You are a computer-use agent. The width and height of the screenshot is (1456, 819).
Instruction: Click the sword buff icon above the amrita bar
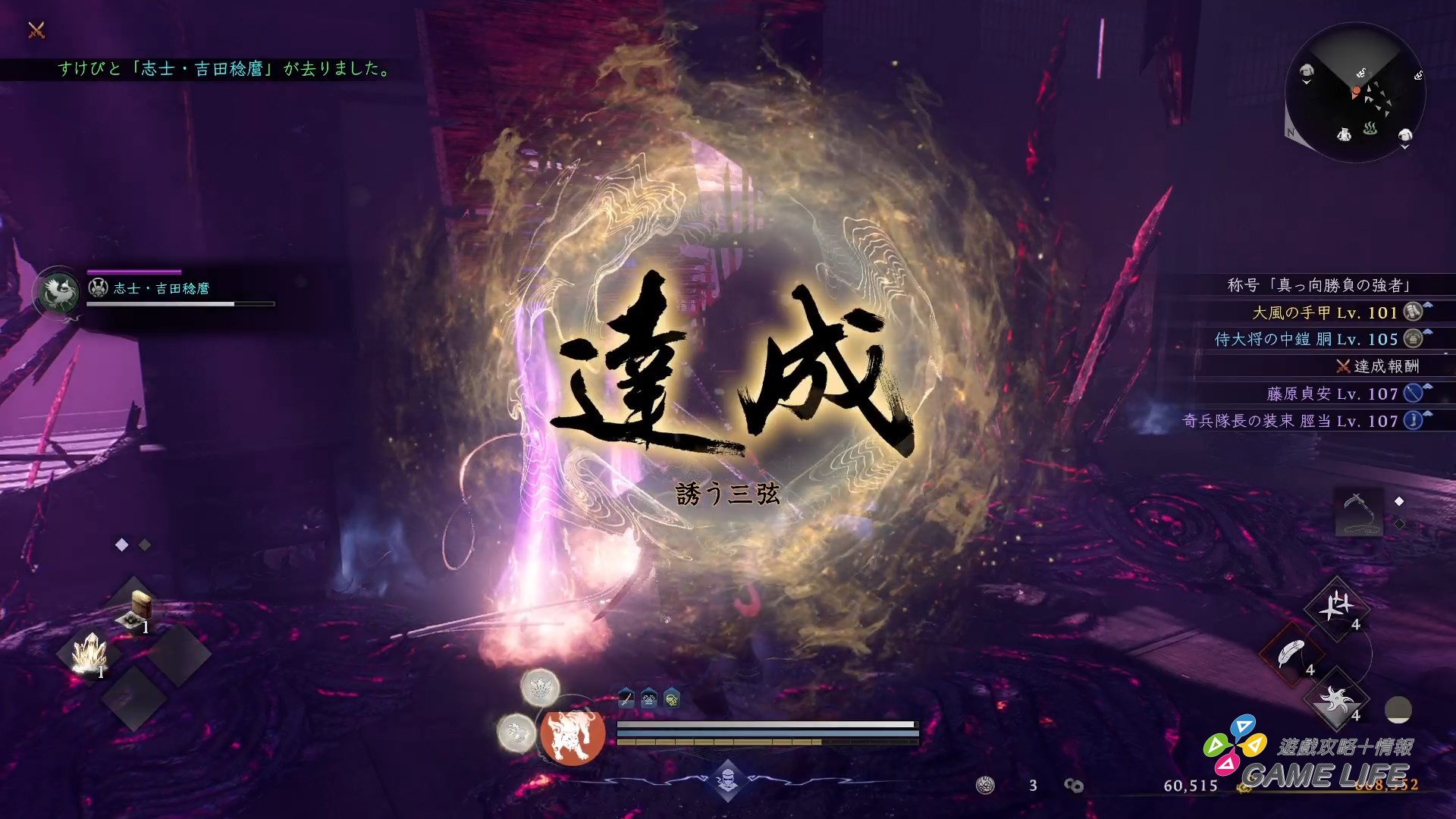[626, 698]
